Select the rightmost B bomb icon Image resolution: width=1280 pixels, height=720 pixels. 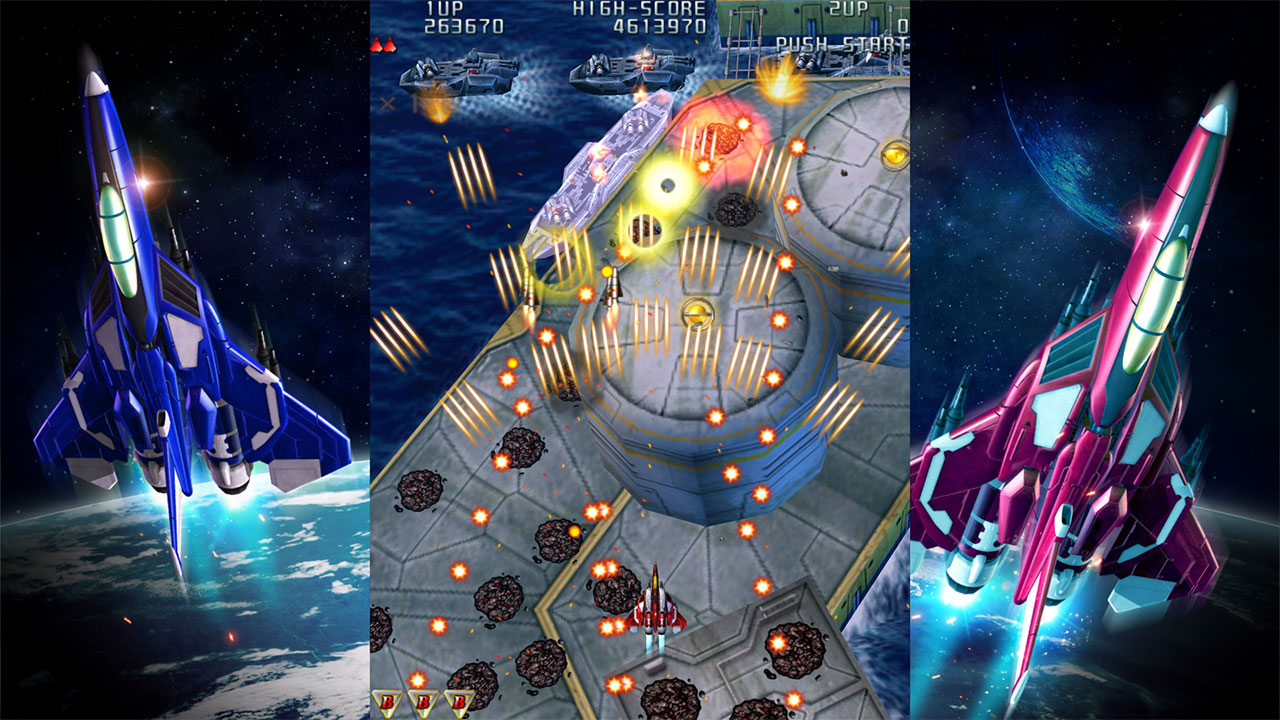(459, 701)
